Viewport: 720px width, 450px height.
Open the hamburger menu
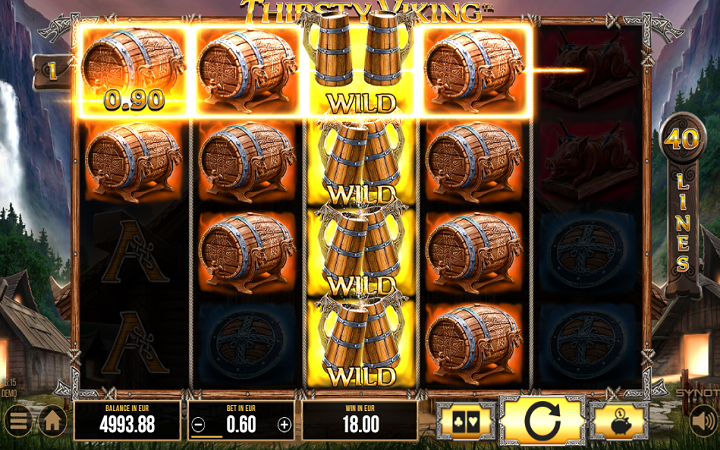point(19,420)
